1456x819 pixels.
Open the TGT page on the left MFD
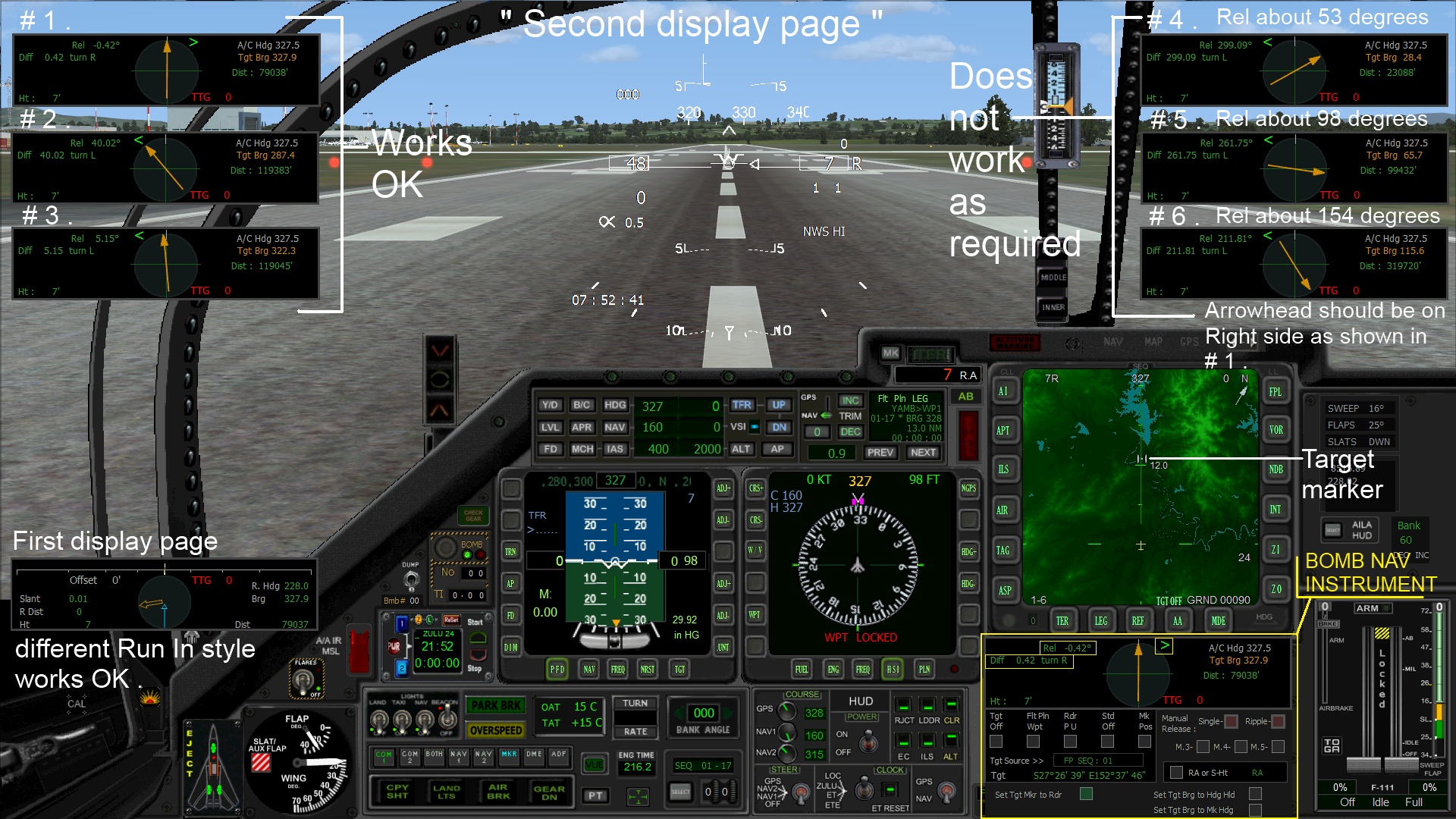click(679, 670)
